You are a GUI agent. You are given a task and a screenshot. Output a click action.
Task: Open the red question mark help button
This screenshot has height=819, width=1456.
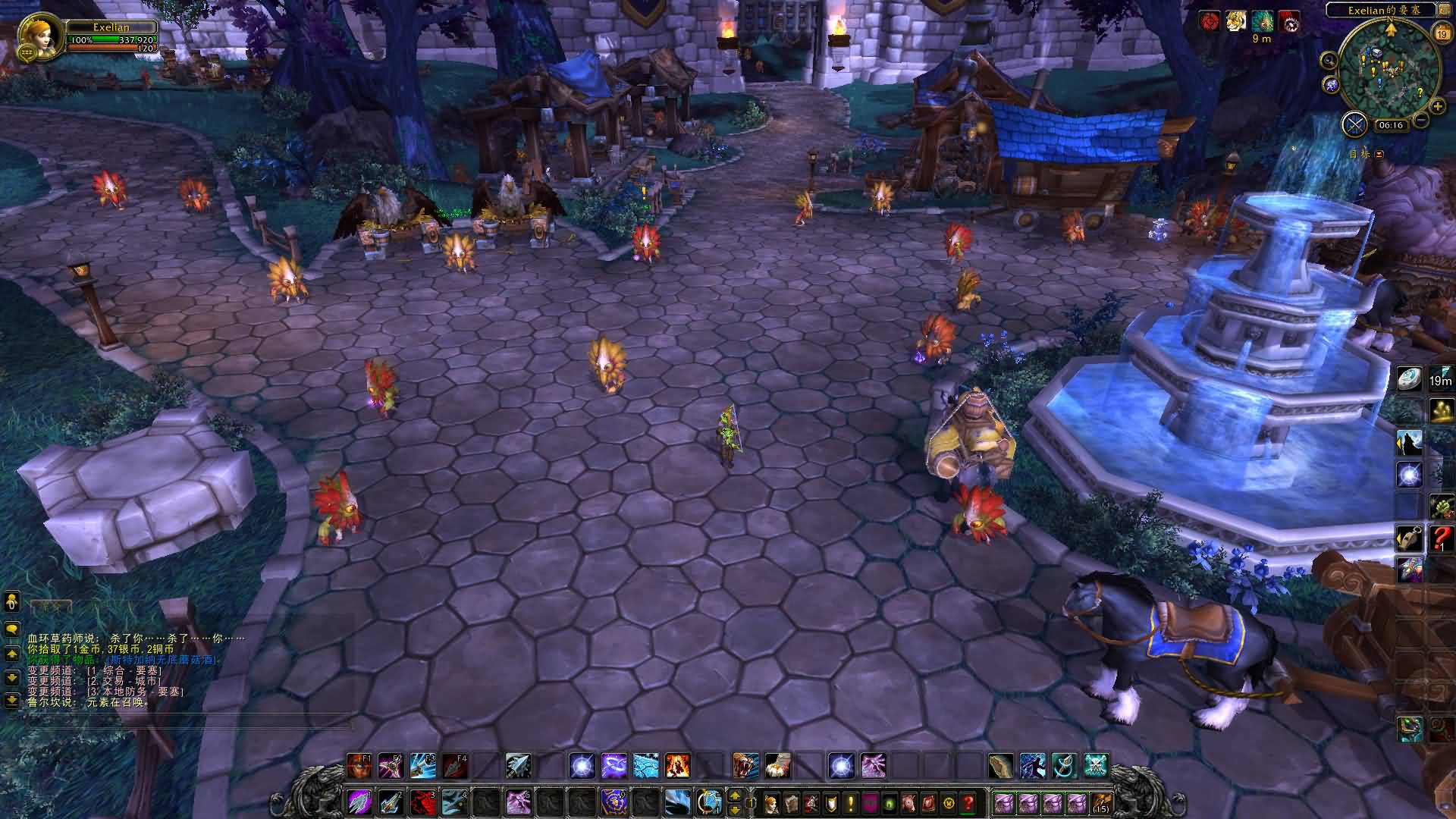pos(968,802)
